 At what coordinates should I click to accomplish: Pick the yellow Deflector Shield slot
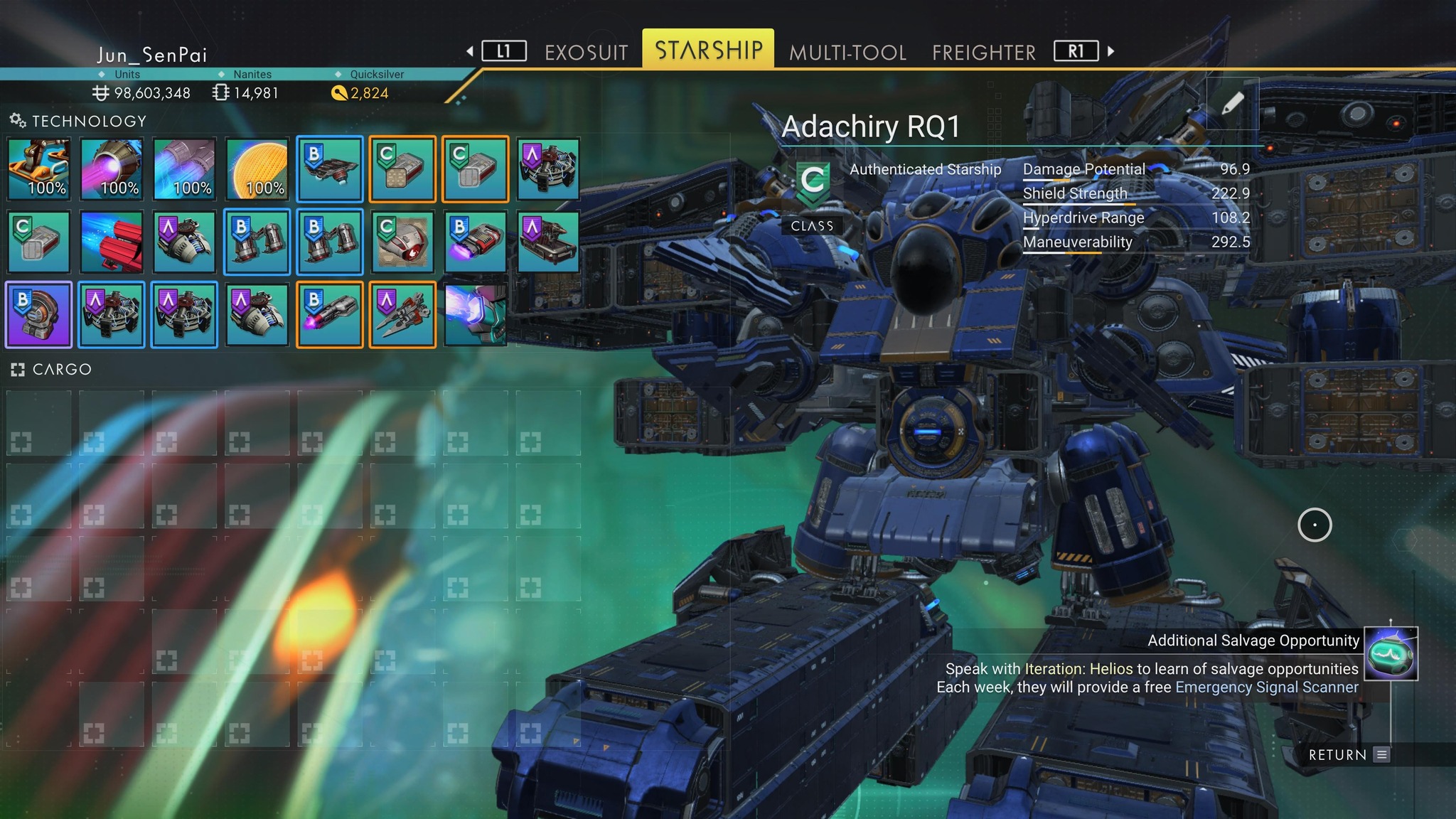point(257,169)
